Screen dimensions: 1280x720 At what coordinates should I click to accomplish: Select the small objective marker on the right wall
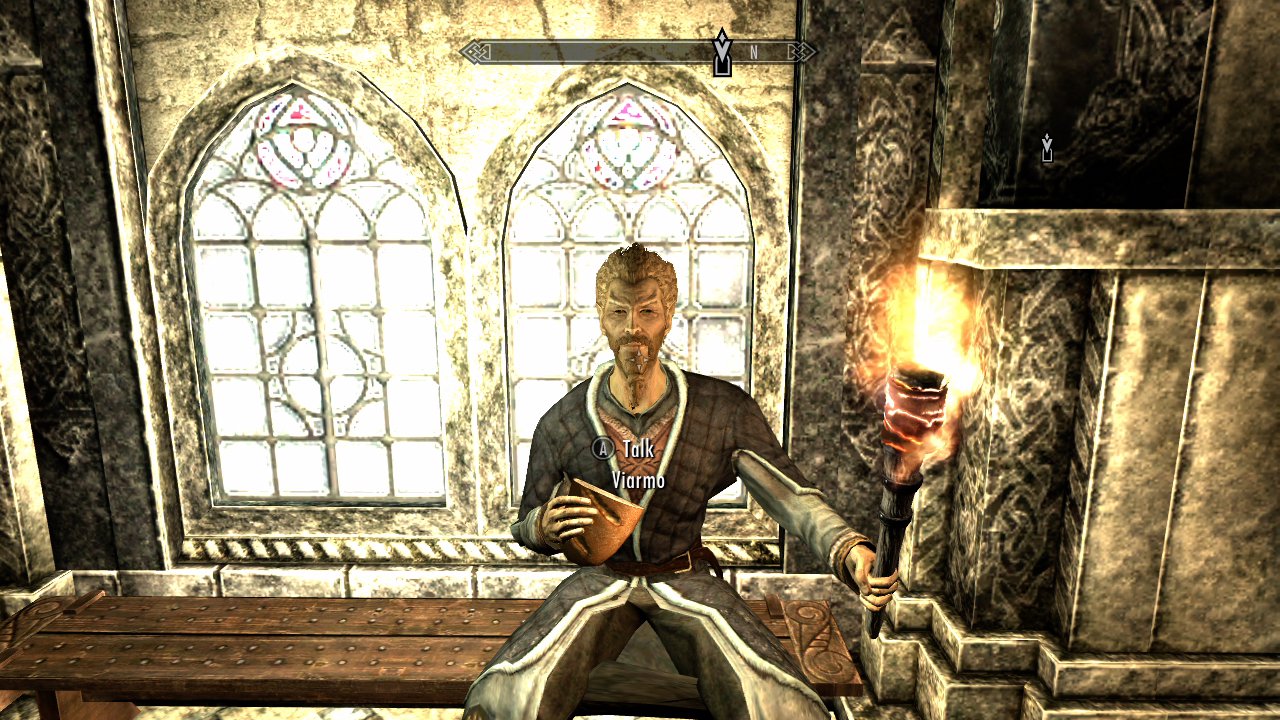click(x=1046, y=147)
